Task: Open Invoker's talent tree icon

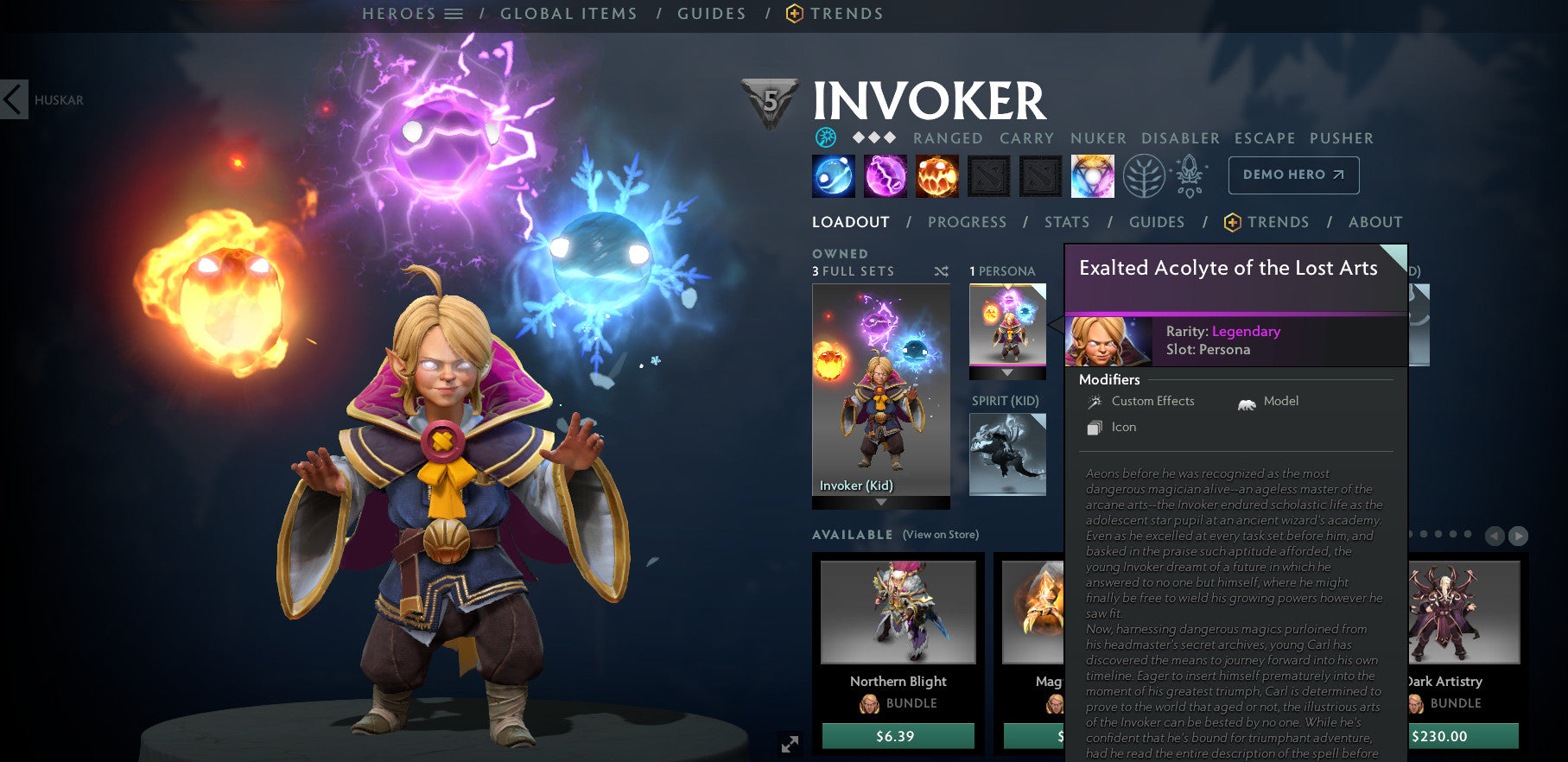Action: (x=1145, y=174)
